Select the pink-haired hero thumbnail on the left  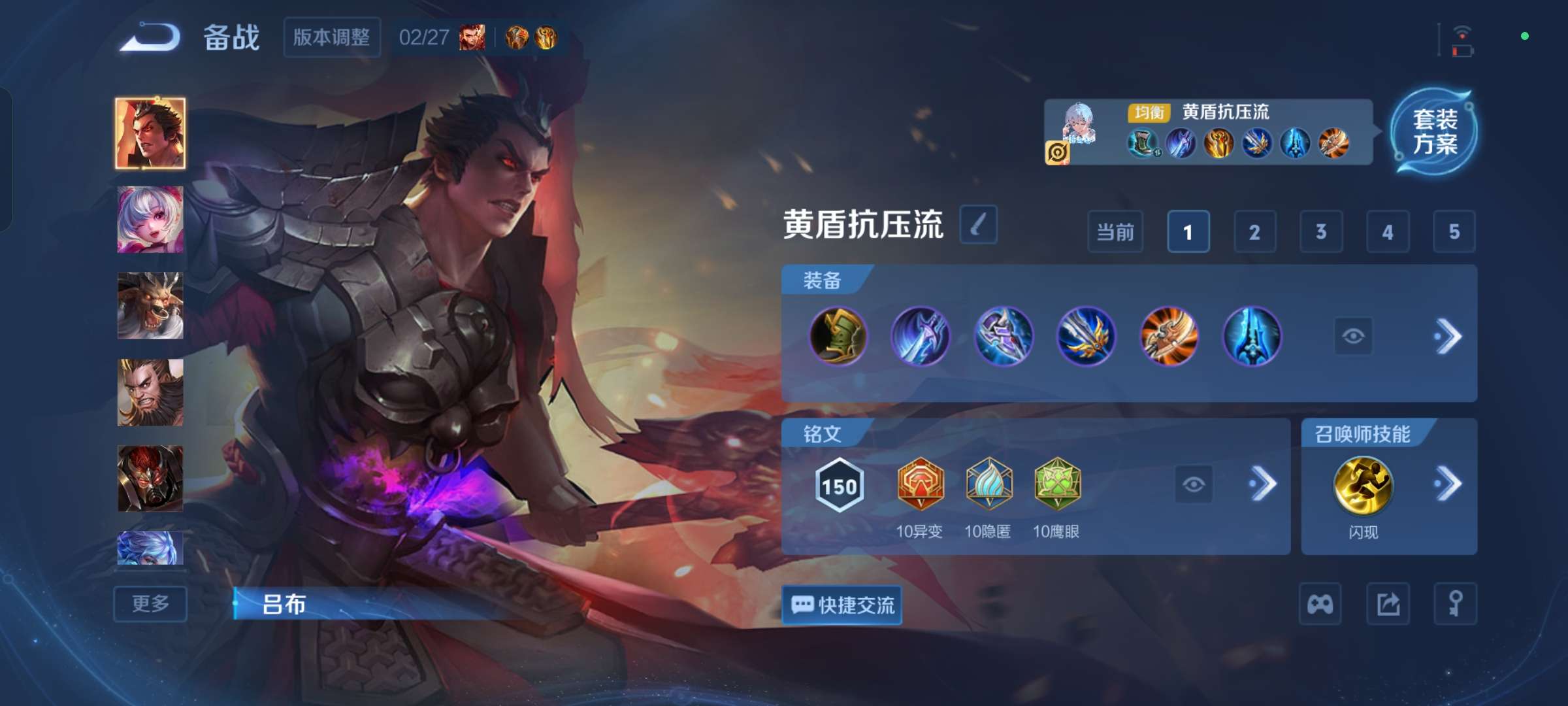[150, 220]
